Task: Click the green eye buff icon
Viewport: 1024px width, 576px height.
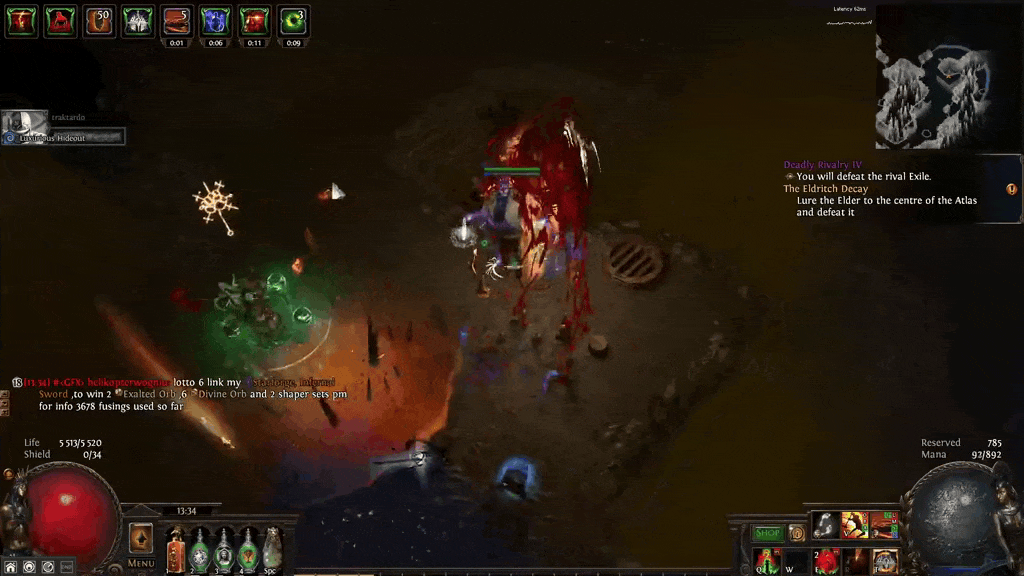Action: (x=293, y=20)
